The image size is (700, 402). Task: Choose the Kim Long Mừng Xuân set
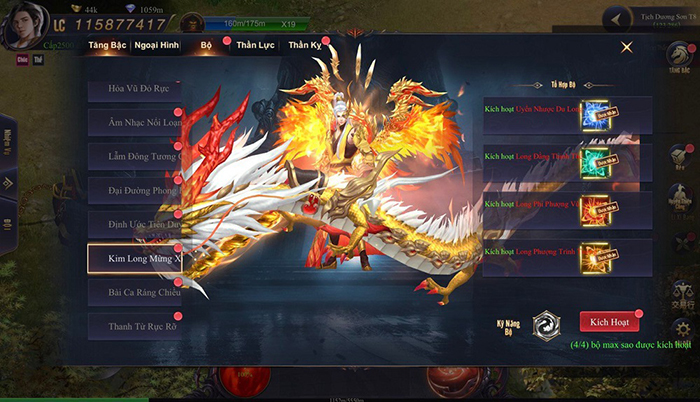135,257
